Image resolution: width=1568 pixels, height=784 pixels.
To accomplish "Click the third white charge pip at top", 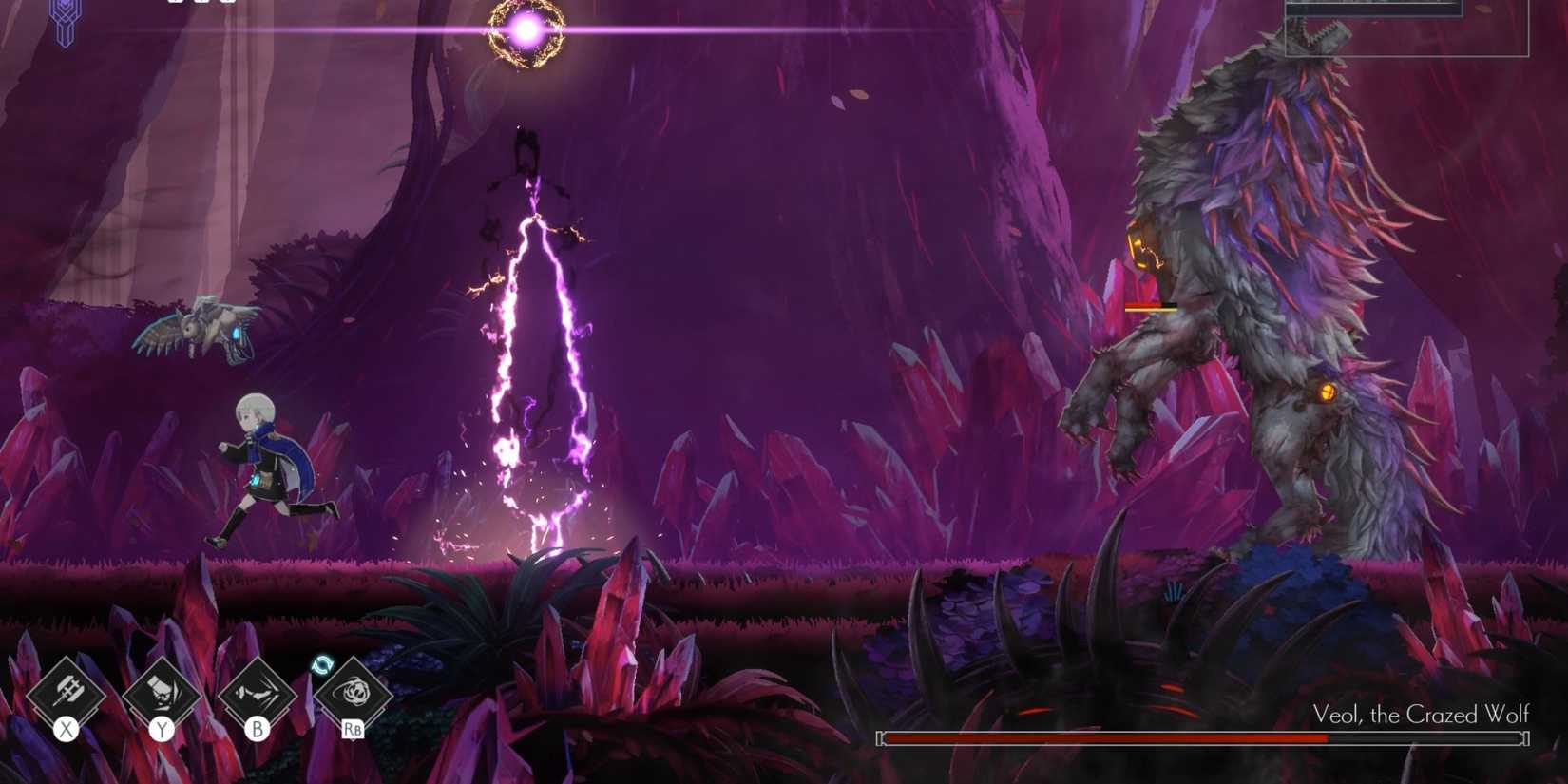I will click(x=228, y=4).
